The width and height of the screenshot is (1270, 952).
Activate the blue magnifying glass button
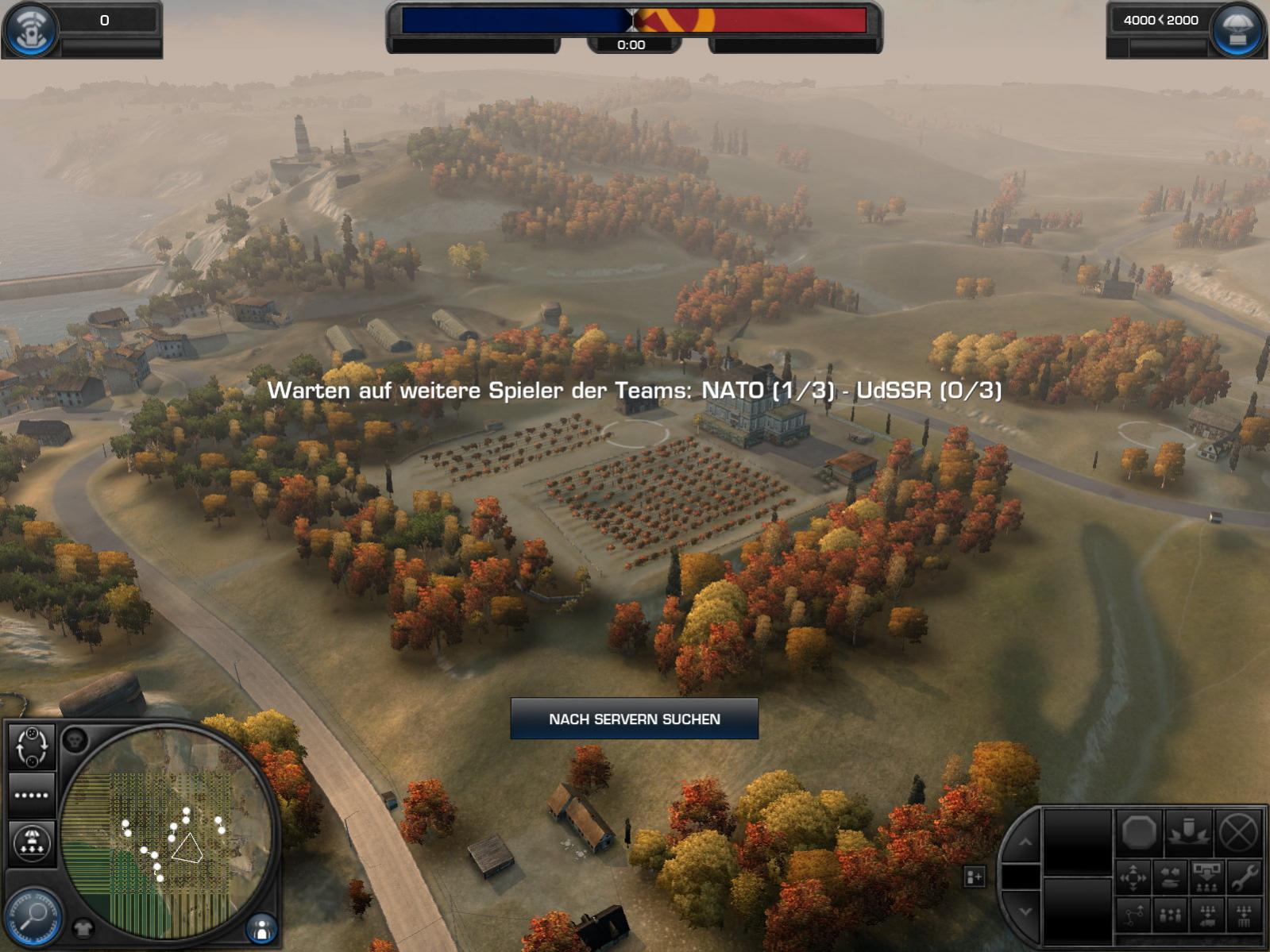33,916
